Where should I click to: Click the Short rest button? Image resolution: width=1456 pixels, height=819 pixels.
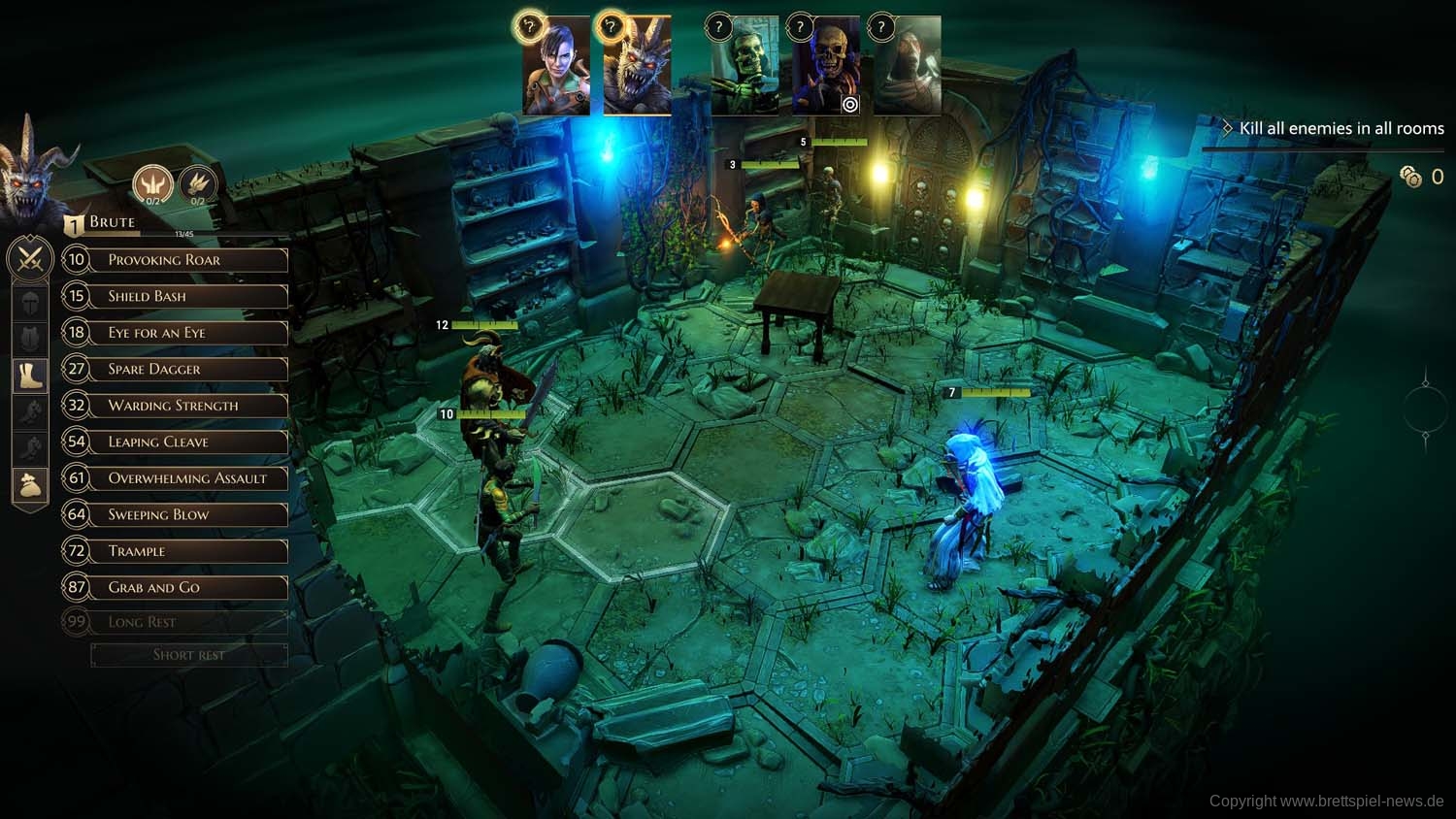[189, 655]
